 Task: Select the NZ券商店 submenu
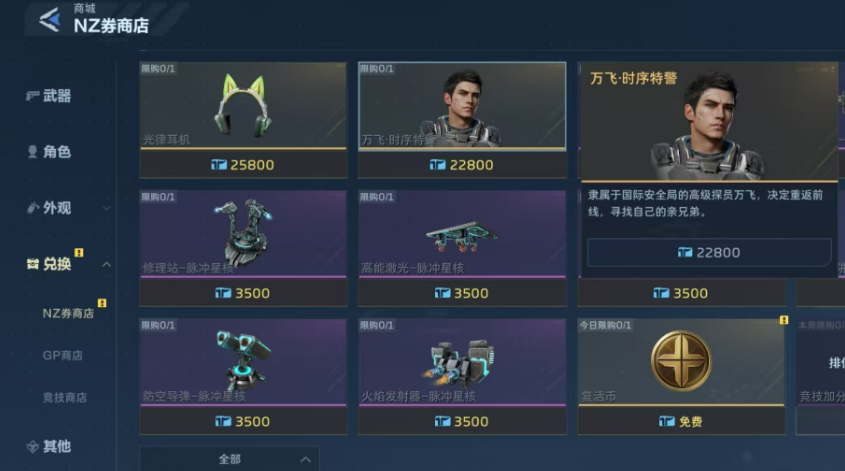[x=68, y=313]
